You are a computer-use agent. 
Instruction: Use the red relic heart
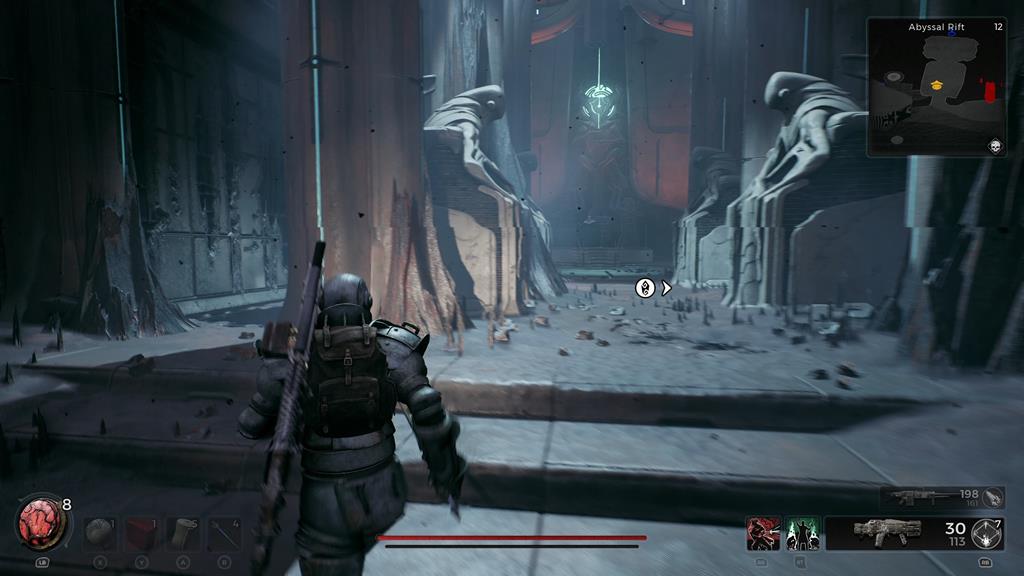click(x=41, y=523)
